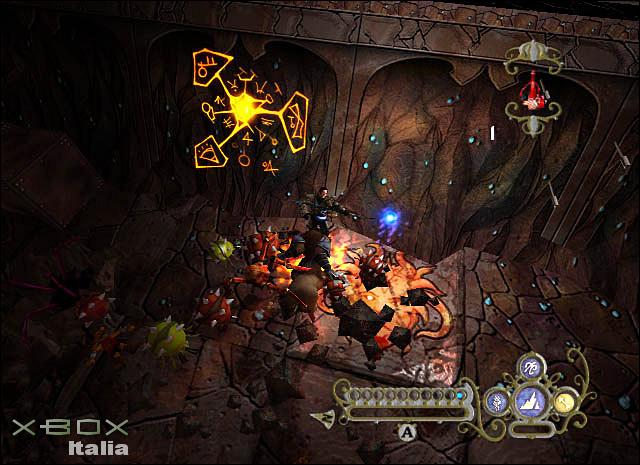Choose the left white figure spell icon
This screenshot has width=640, height=465.
coord(497,402)
